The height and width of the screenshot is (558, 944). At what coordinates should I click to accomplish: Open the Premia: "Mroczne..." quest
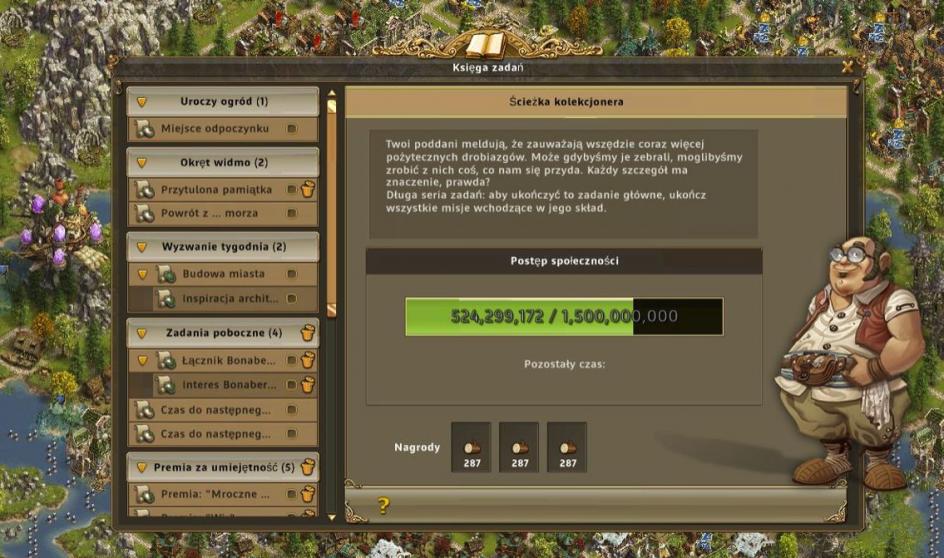215,494
